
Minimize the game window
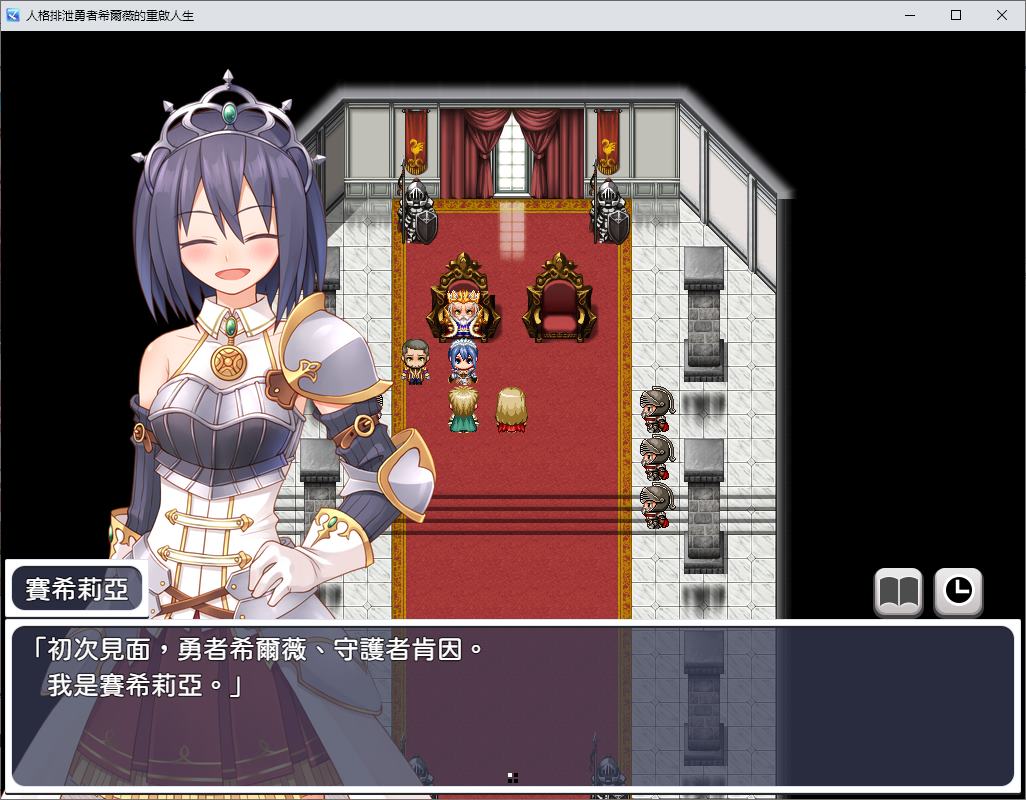pos(910,15)
